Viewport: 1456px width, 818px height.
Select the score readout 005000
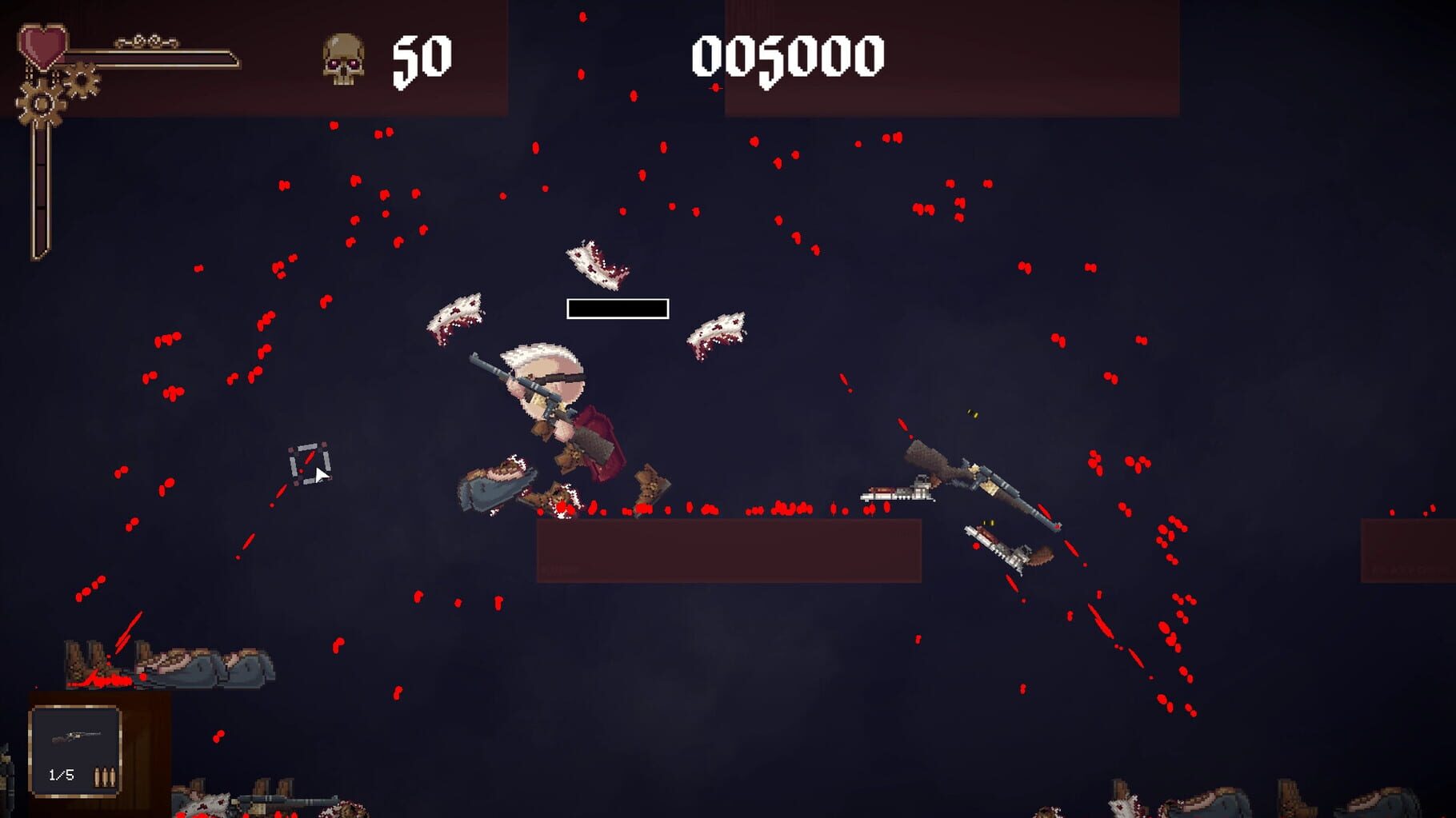point(788,54)
